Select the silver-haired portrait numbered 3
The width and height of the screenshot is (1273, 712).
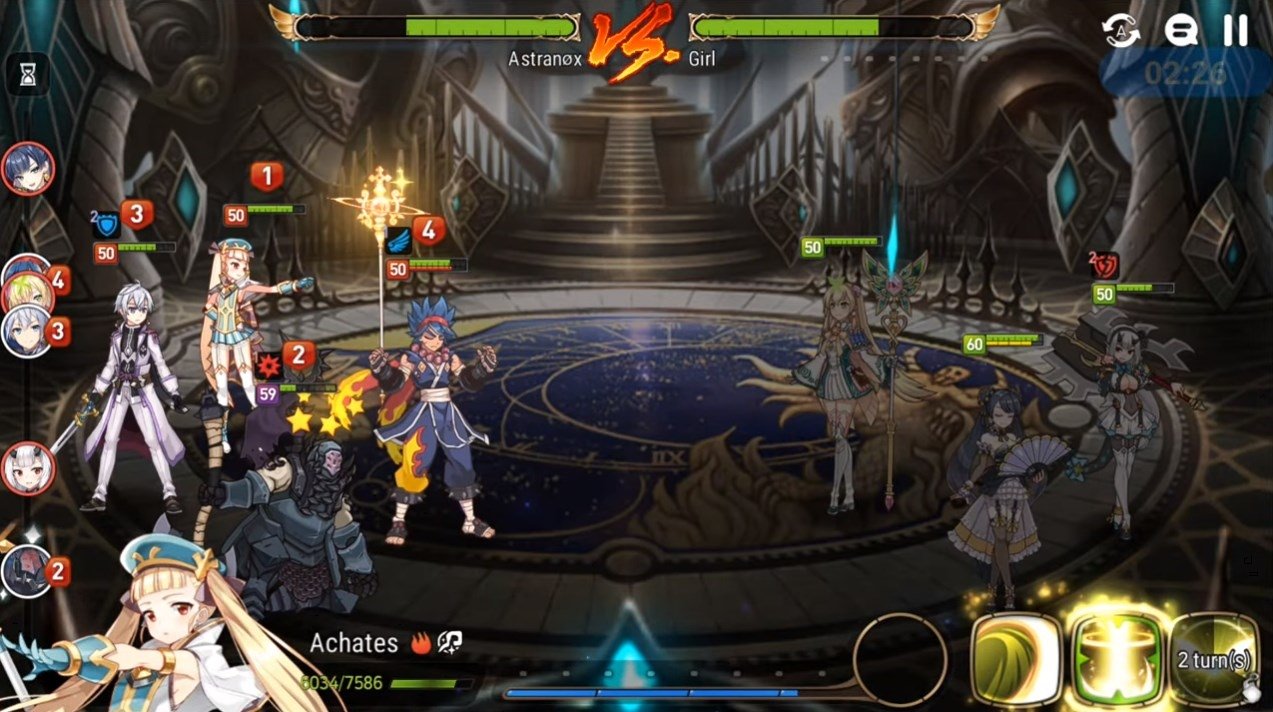click(27, 330)
